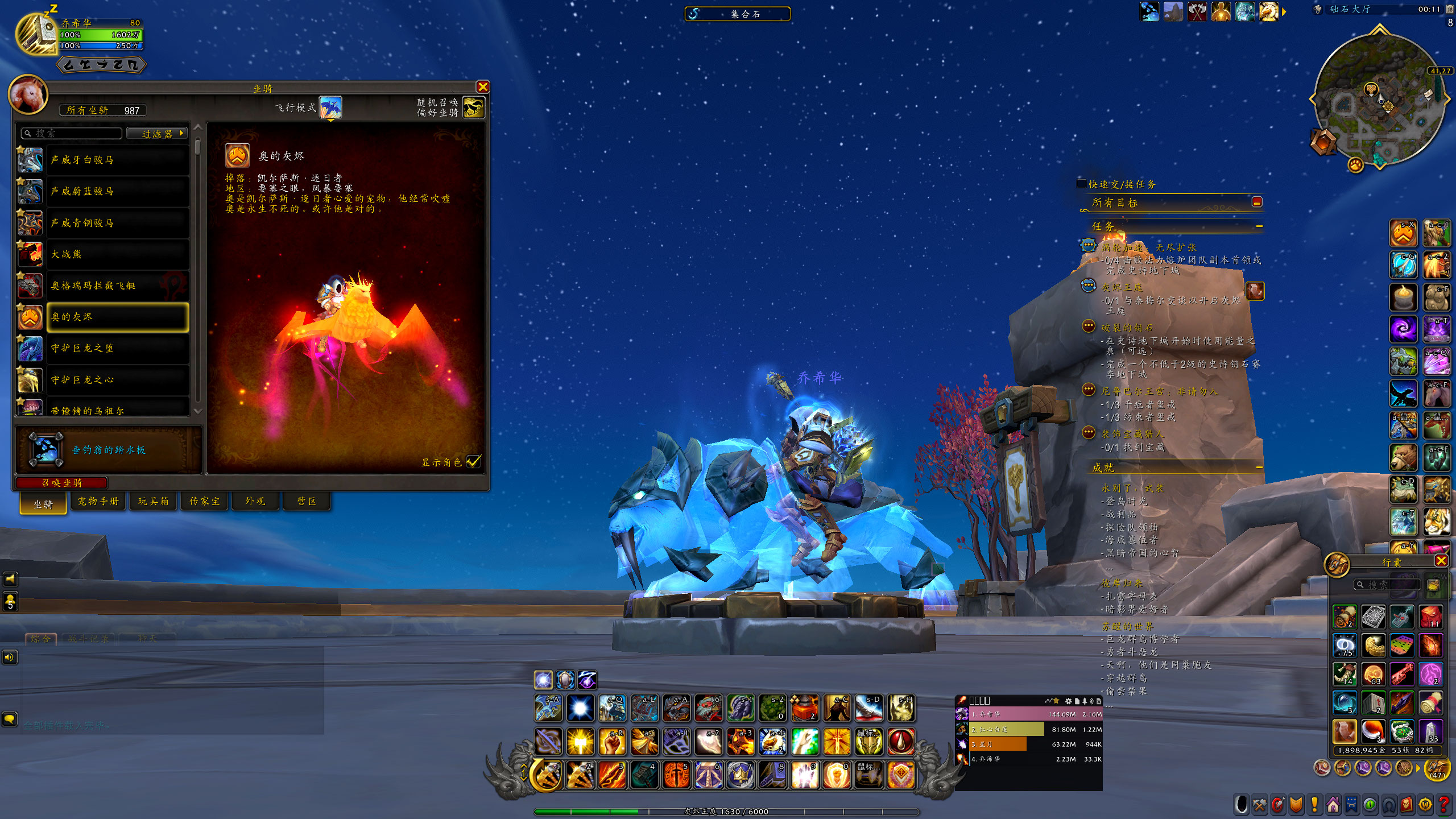Screen dimensions: 1456x819
Task: Close the mount journal window
Action: 483,86
